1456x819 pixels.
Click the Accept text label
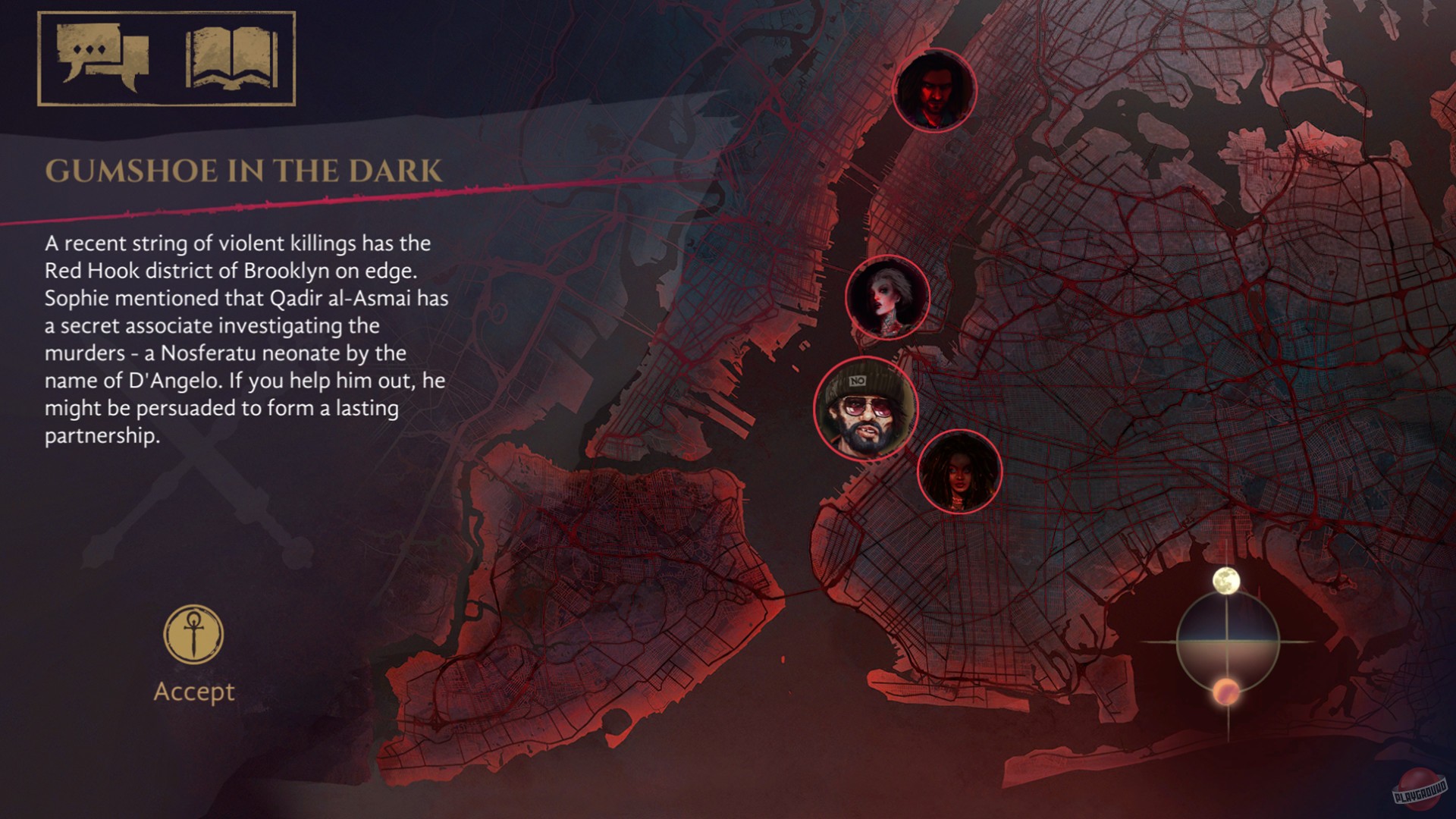pyautogui.click(x=195, y=690)
